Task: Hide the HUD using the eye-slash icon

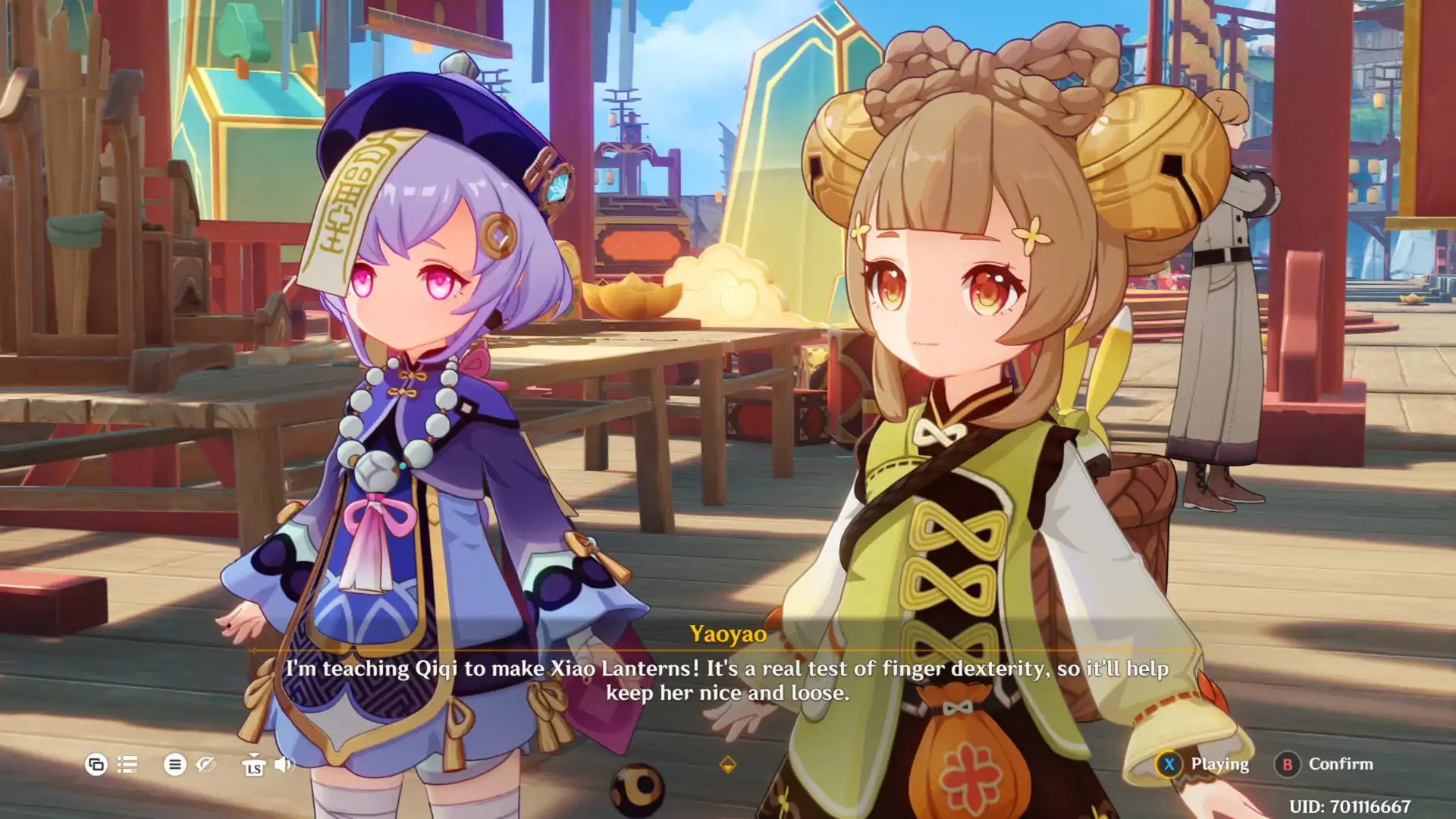Action: 206,765
